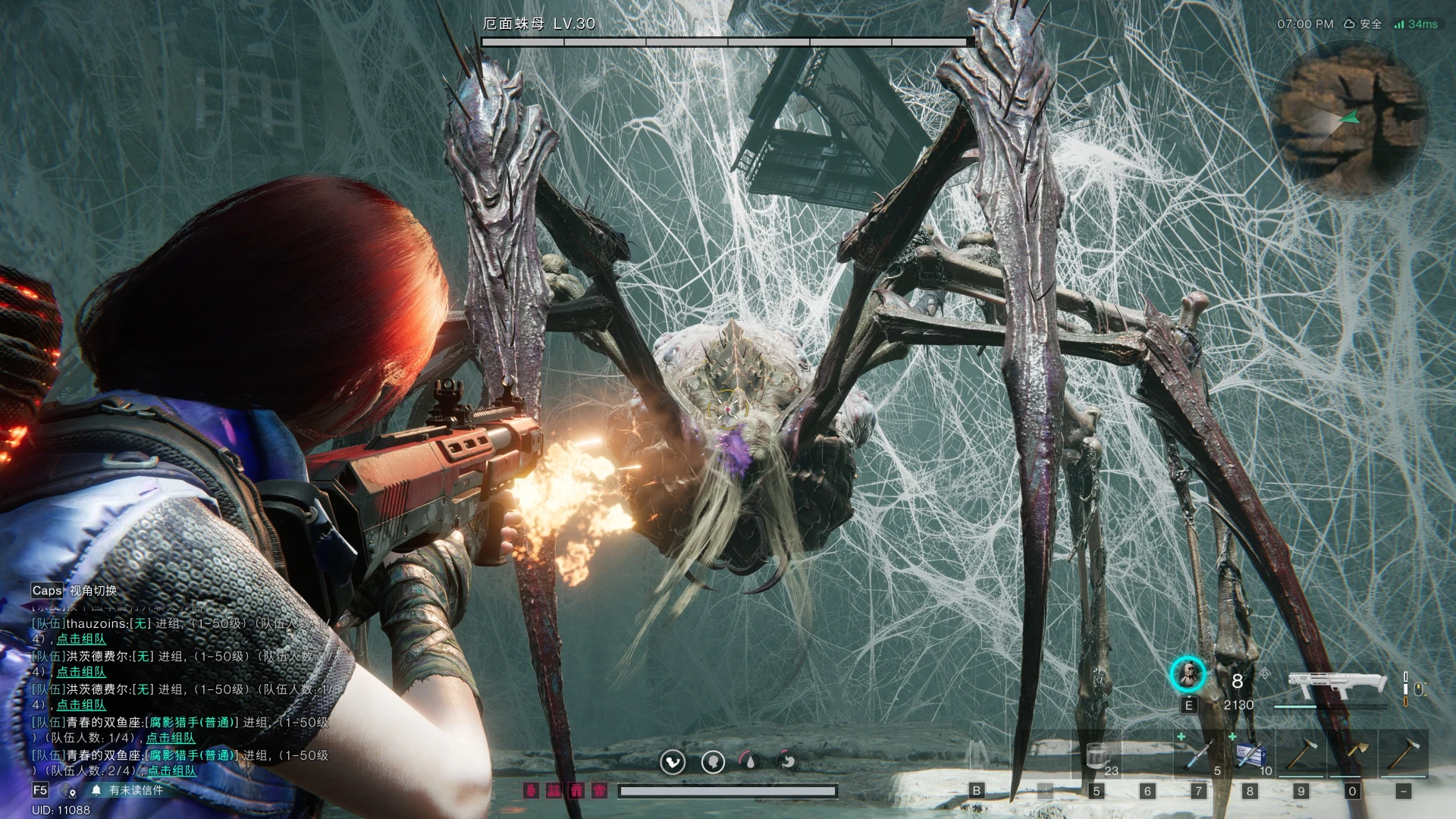
Task: Select the white shotgun weapon icon
Action: point(1337,685)
